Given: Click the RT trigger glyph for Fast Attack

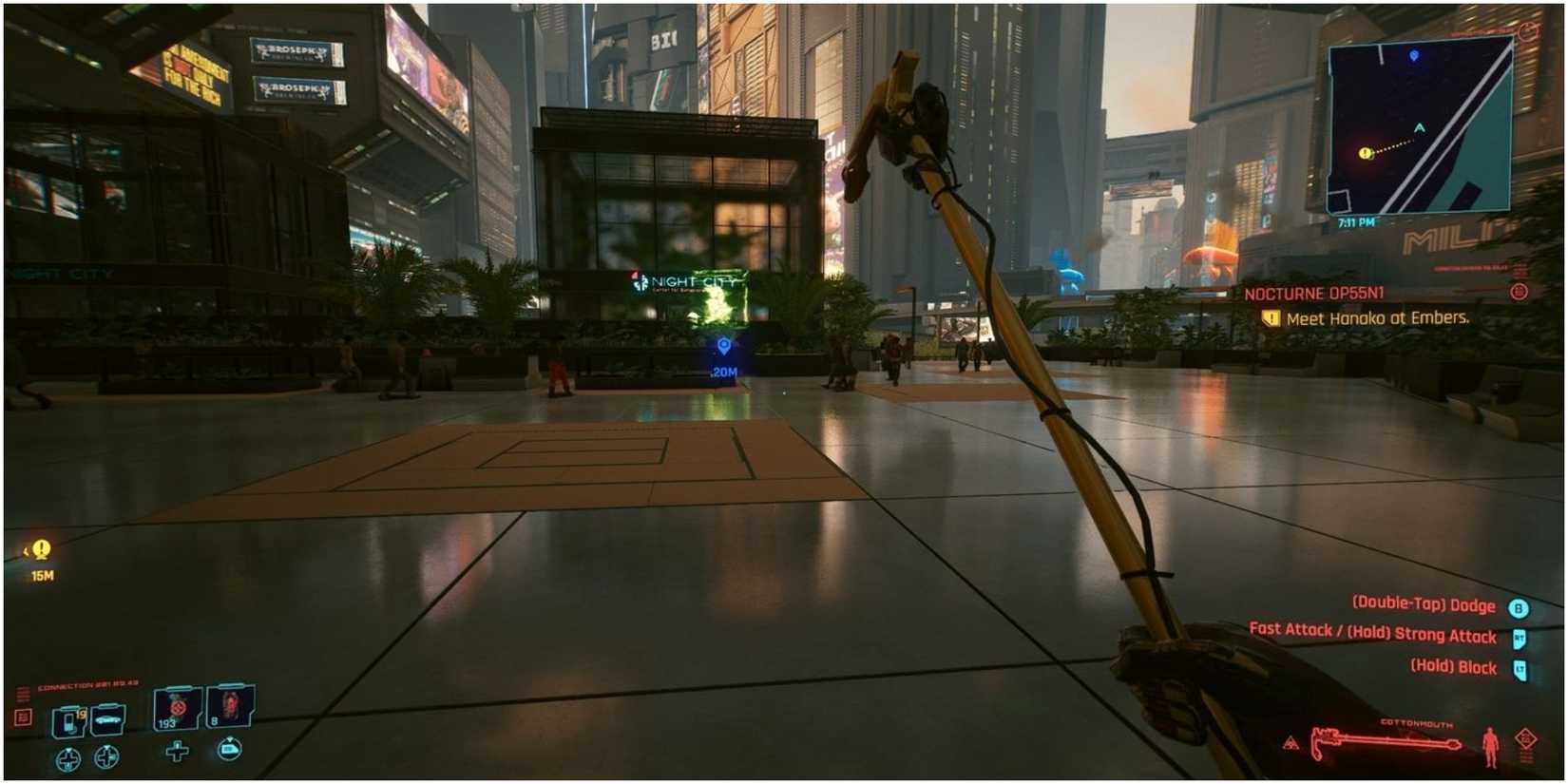Looking at the screenshot, I should pyautogui.click(x=1521, y=637).
